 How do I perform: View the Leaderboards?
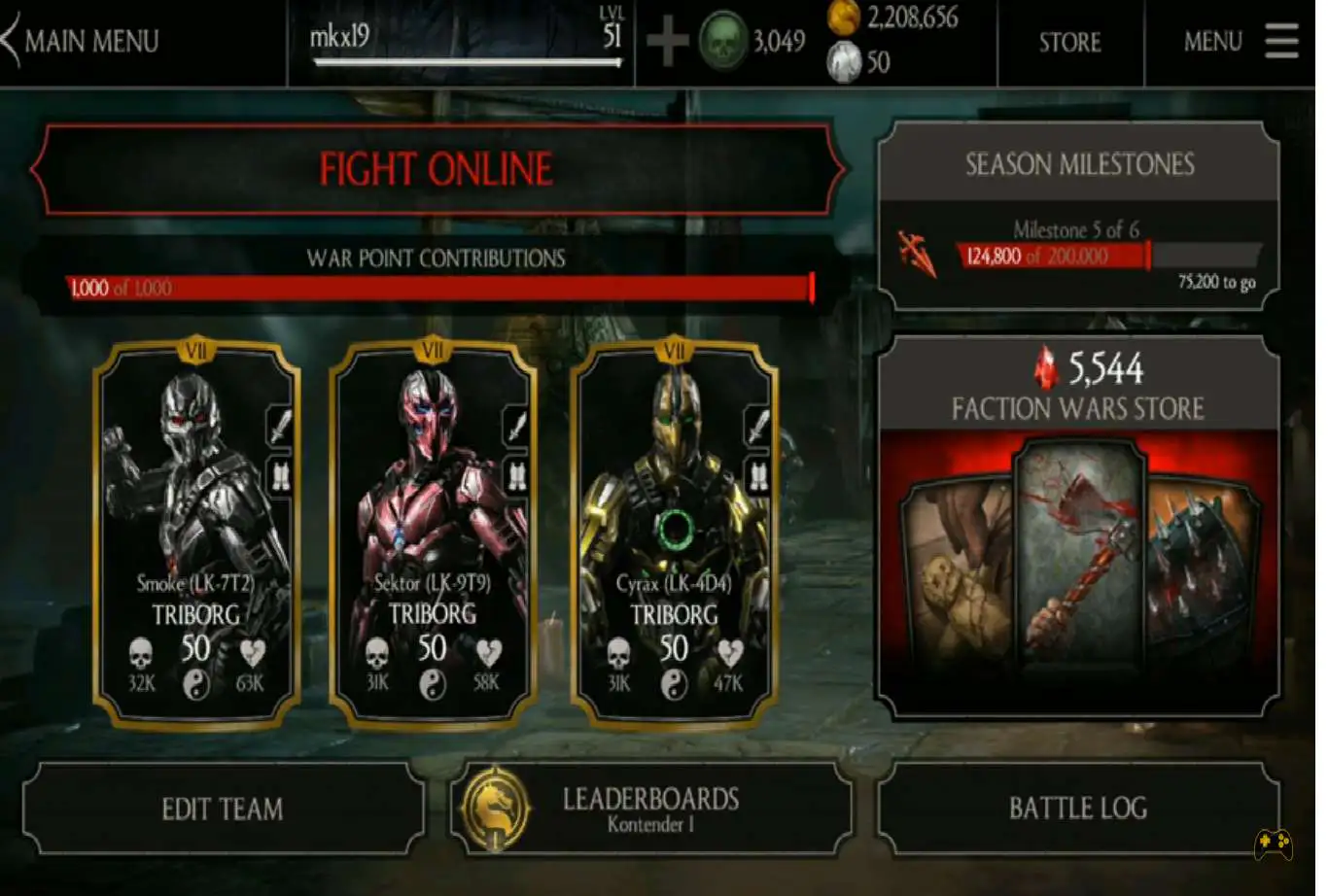(x=649, y=809)
